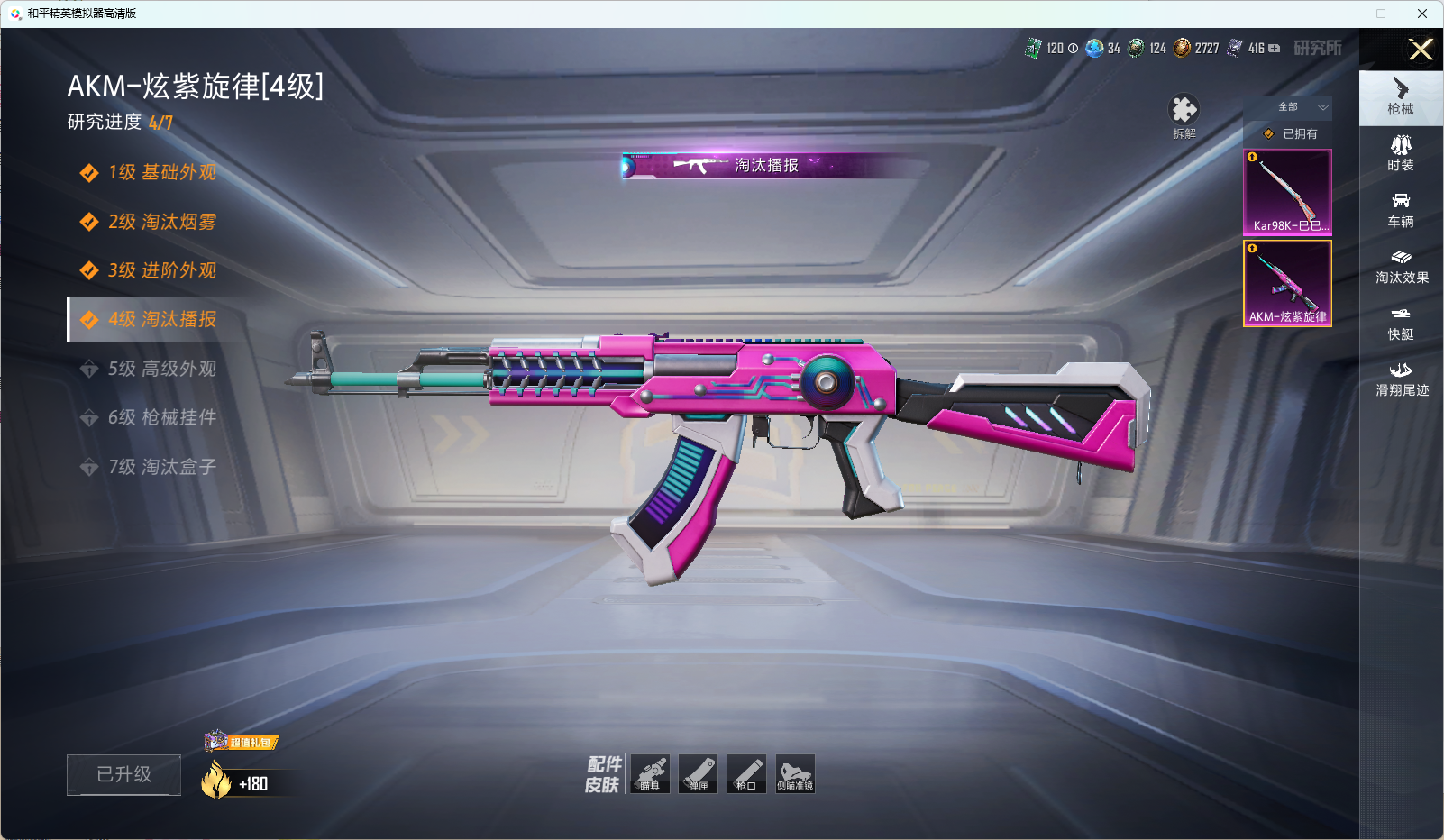Select the 1级 基础外观 level entry
Viewport: 1444px width, 840px height.
(162, 173)
